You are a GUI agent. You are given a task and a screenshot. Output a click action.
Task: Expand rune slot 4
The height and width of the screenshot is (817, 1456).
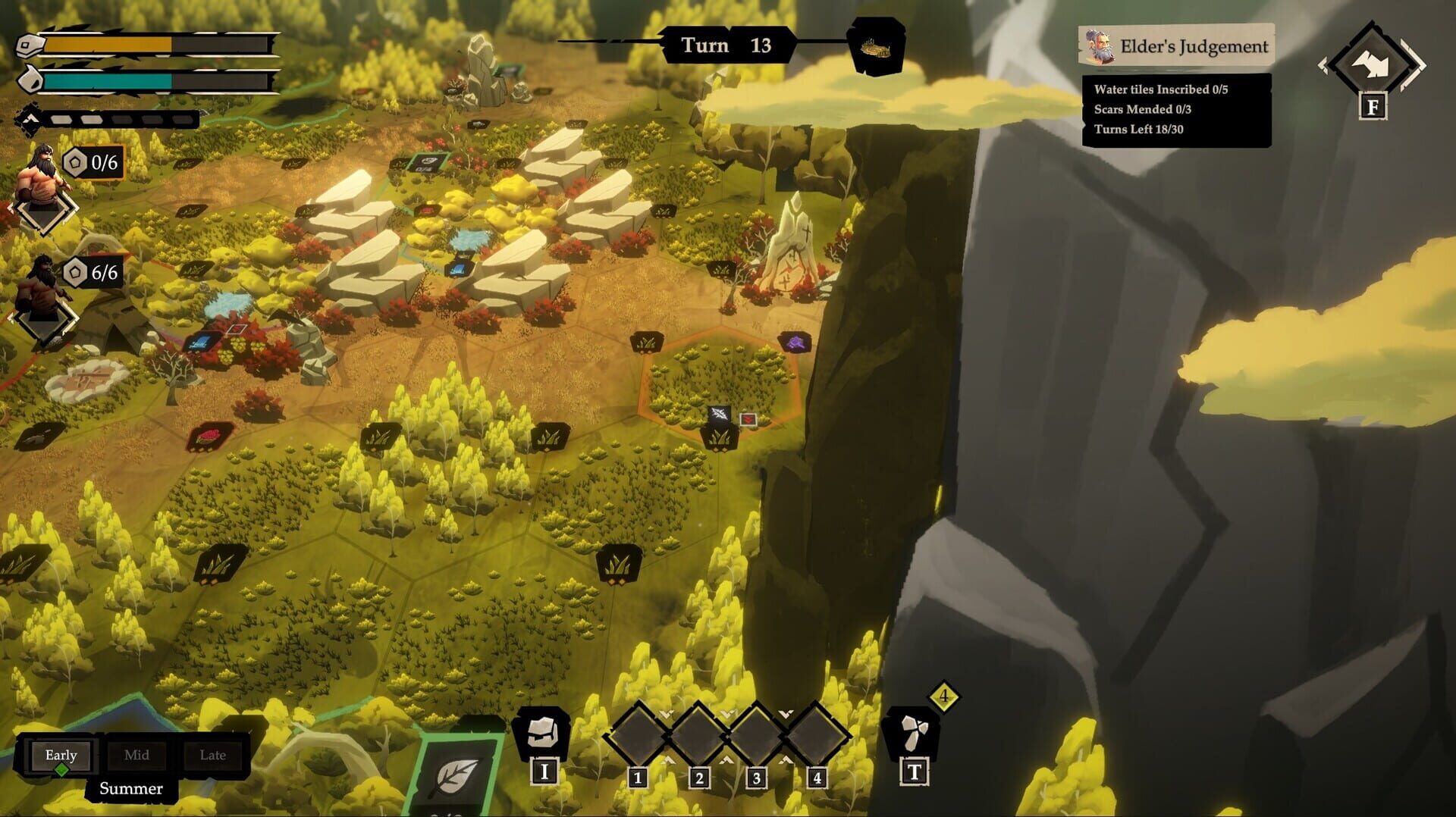[x=817, y=734]
